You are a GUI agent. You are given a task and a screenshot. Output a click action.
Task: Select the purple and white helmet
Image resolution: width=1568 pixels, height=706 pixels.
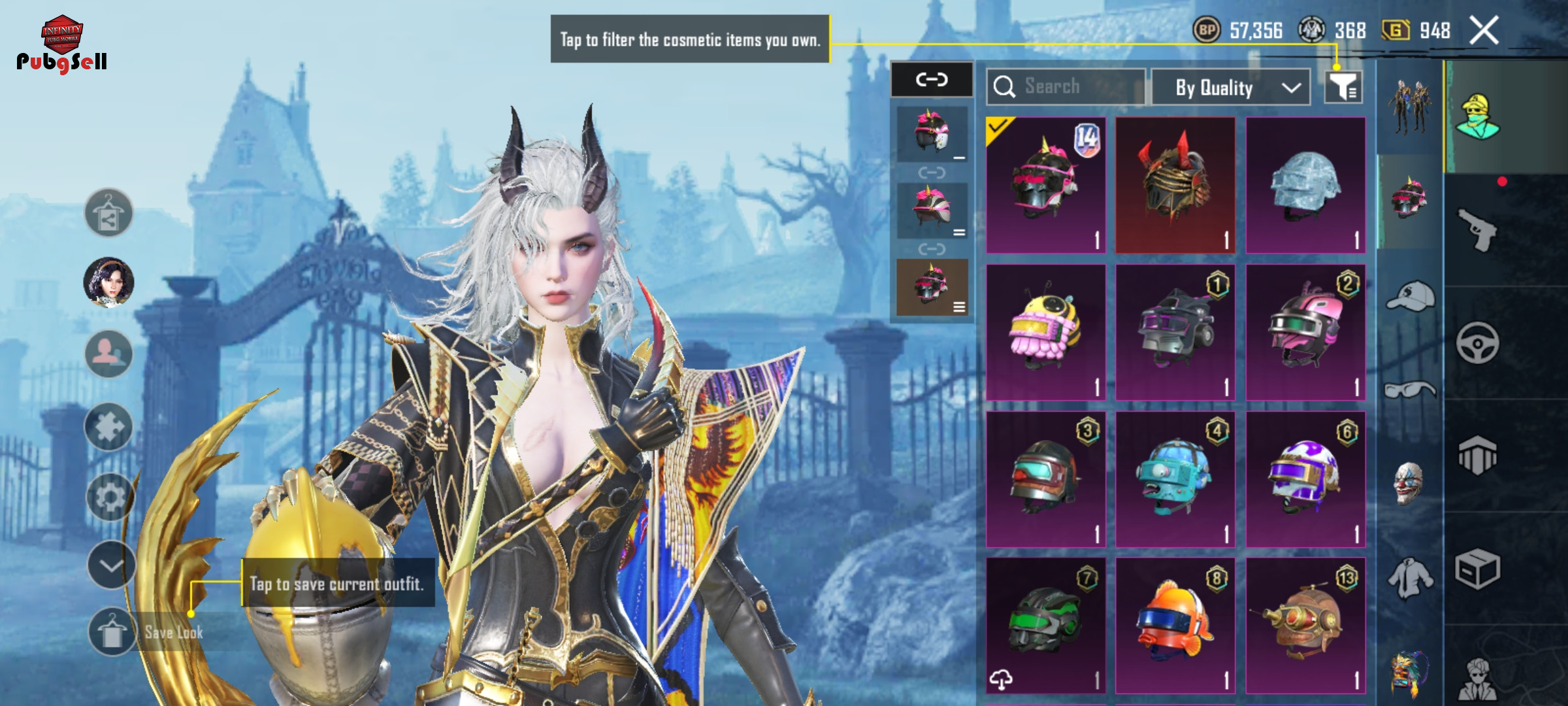pyautogui.click(x=1305, y=479)
